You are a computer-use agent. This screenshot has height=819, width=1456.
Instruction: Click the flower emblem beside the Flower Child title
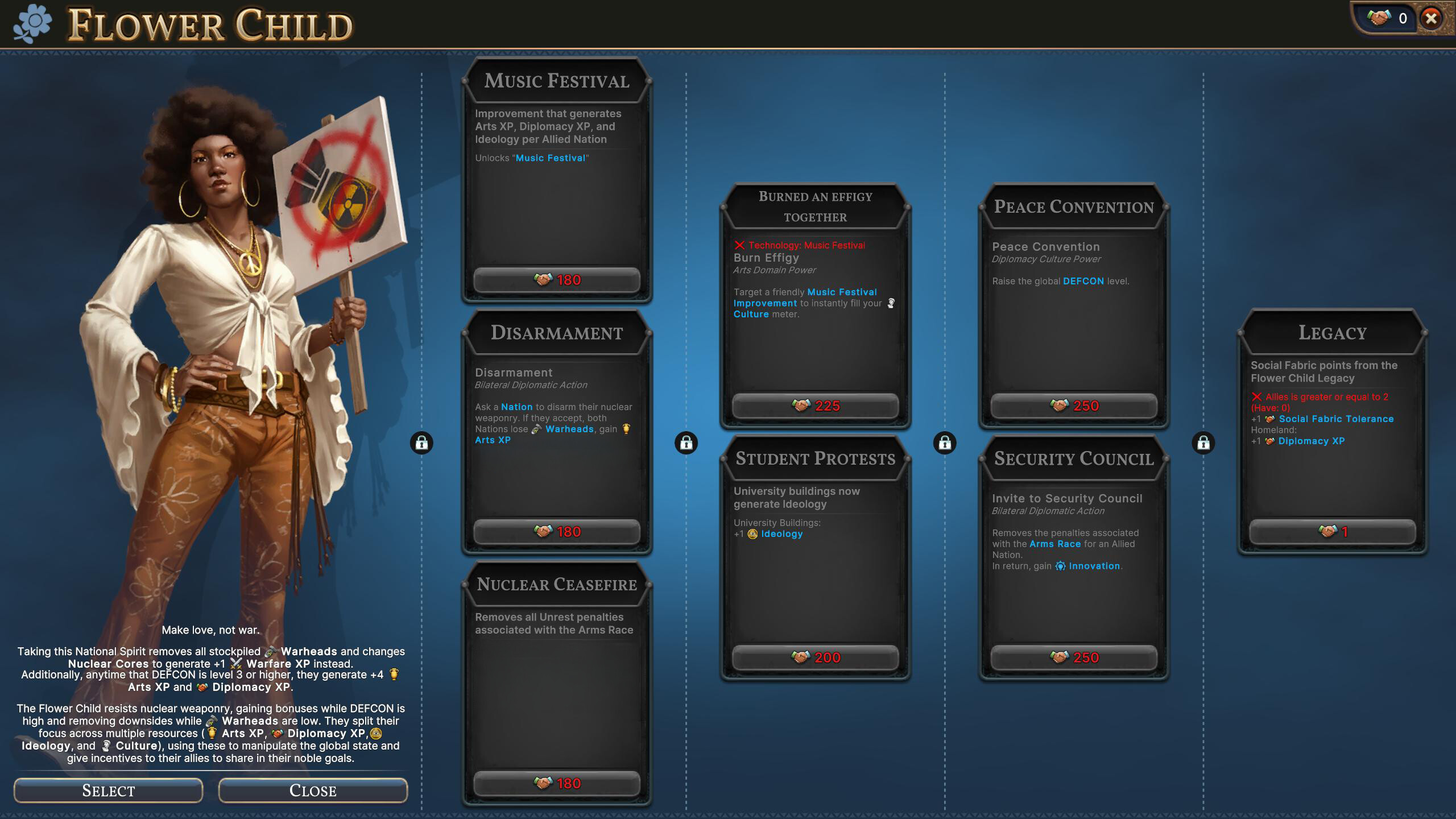click(35, 24)
